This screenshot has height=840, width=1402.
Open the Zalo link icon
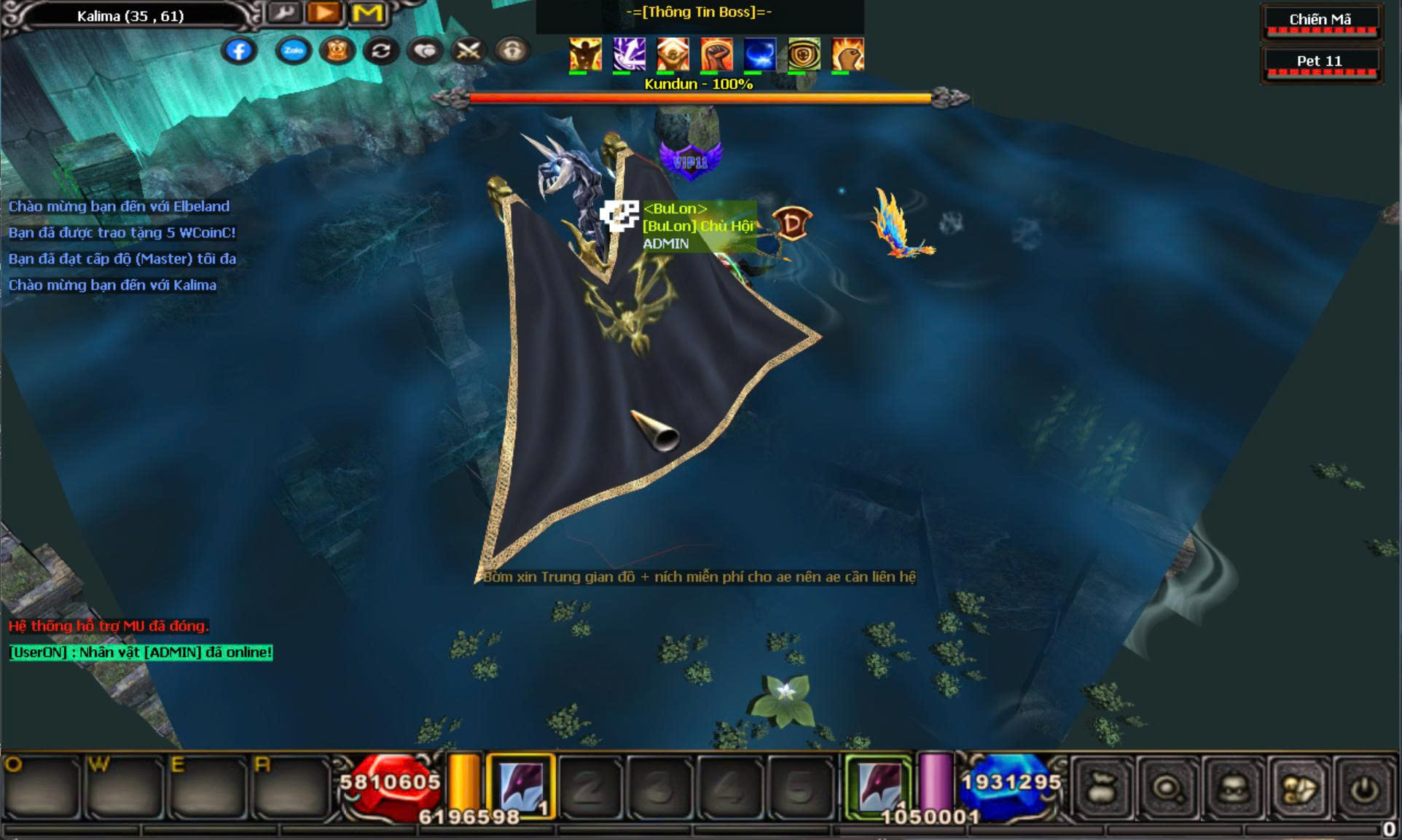point(294,50)
